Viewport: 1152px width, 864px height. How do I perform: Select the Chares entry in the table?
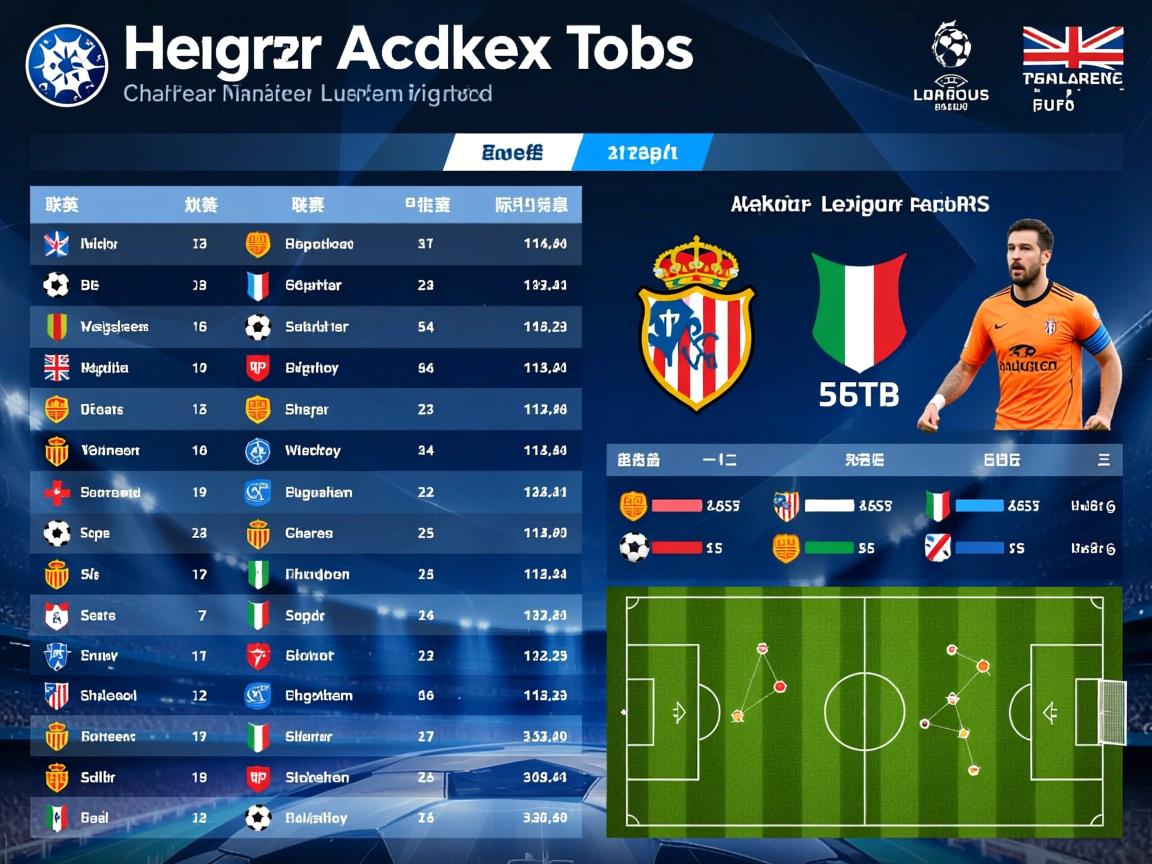308,534
